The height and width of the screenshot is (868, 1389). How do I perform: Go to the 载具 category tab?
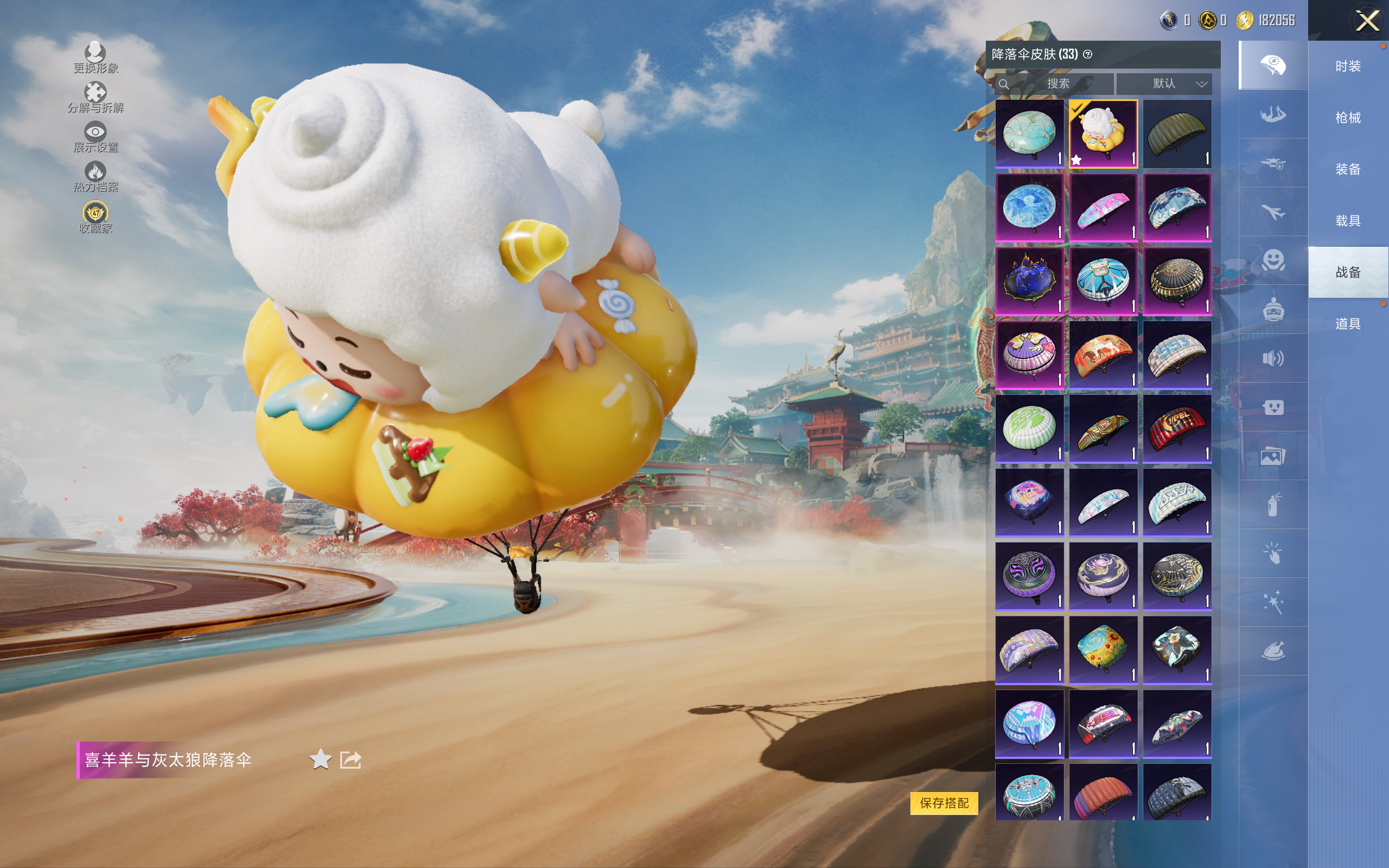point(1348,220)
